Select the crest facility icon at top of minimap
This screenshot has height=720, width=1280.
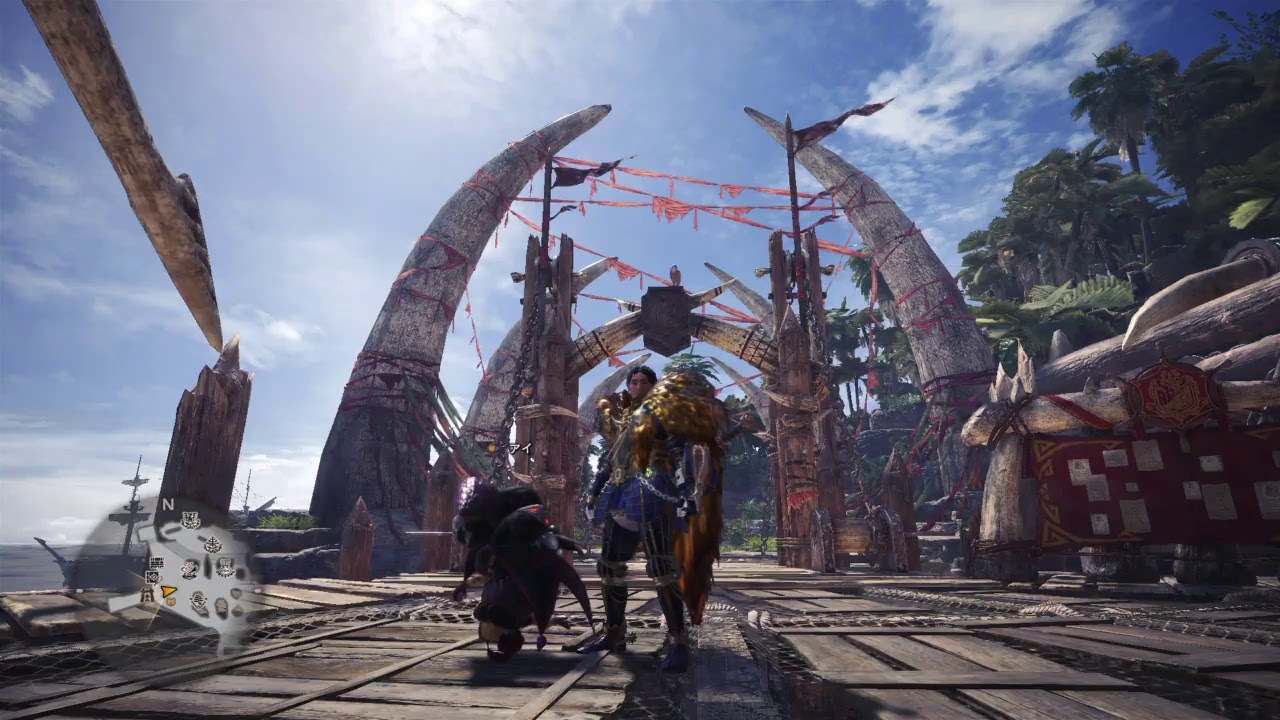[x=190, y=521]
